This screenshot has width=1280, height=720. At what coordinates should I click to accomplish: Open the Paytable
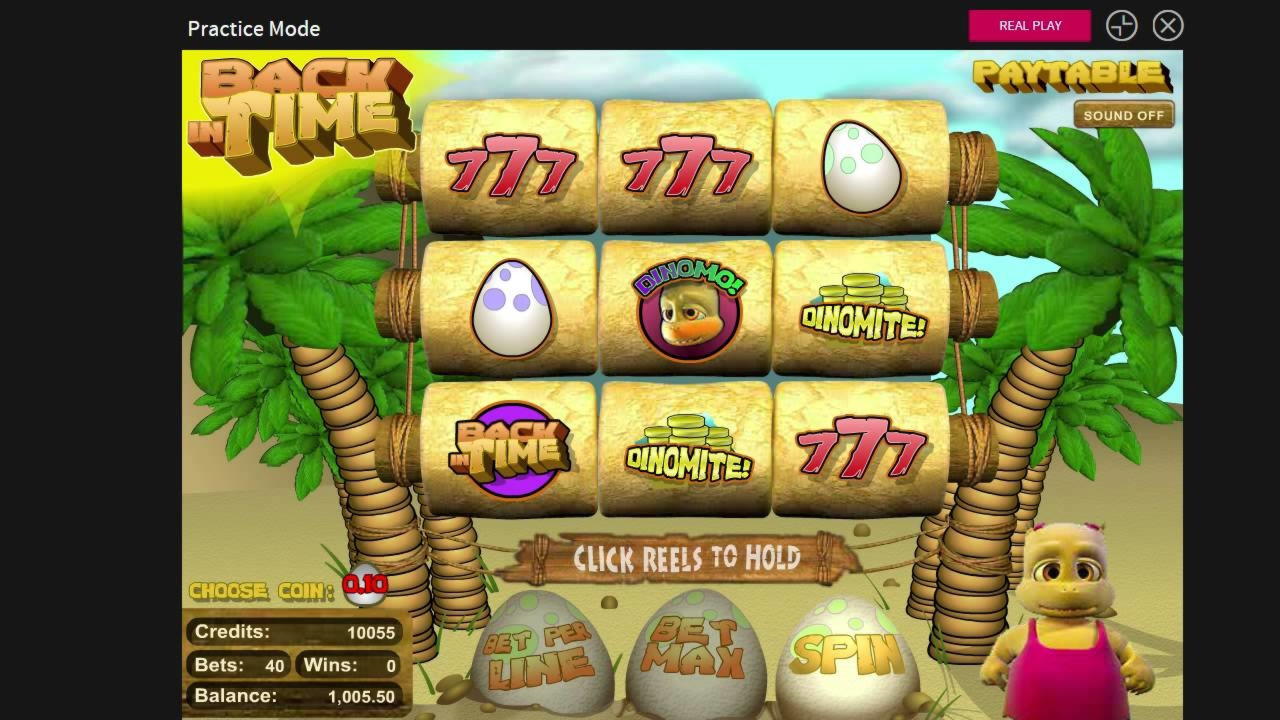[x=1071, y=75]
